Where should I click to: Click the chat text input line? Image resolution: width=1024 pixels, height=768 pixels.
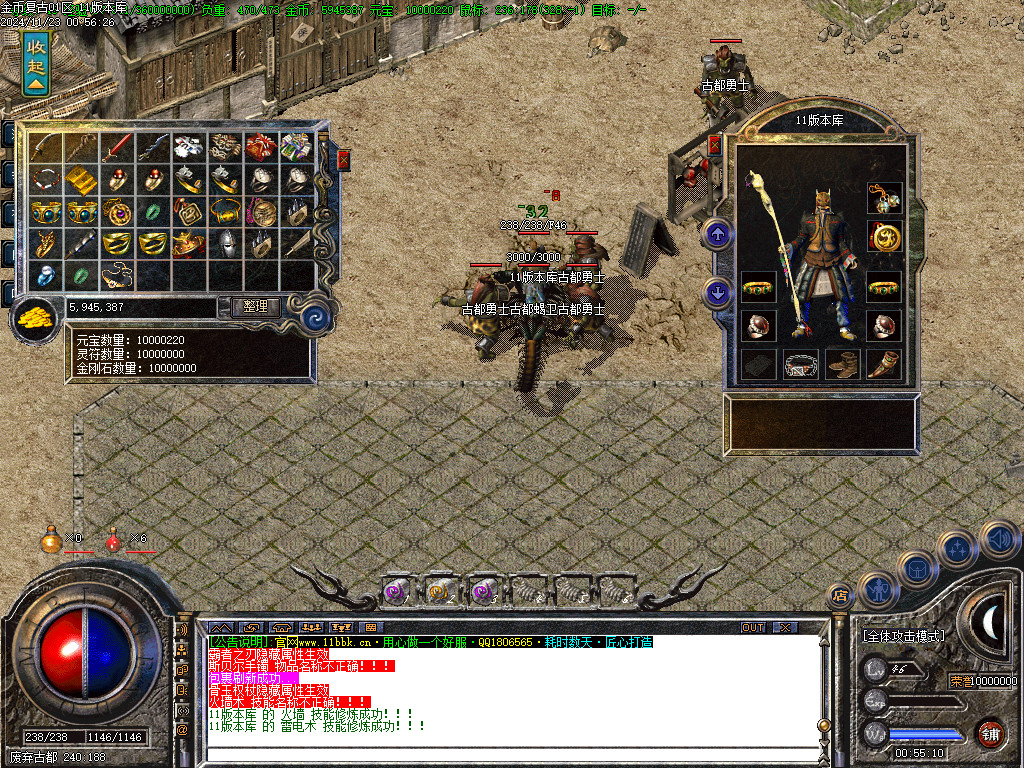(500, 755)
